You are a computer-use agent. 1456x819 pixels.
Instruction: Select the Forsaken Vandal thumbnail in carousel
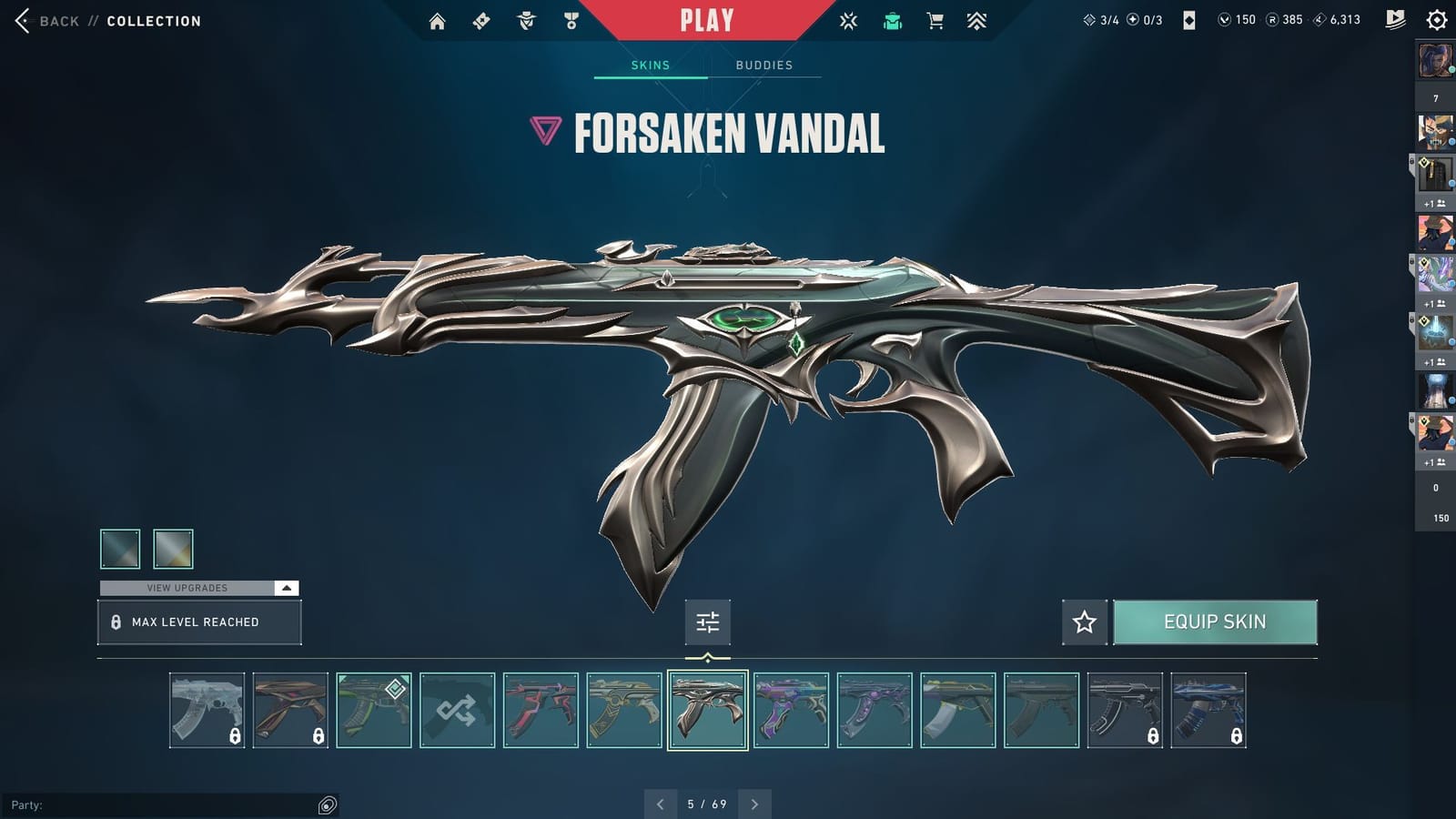707,712
